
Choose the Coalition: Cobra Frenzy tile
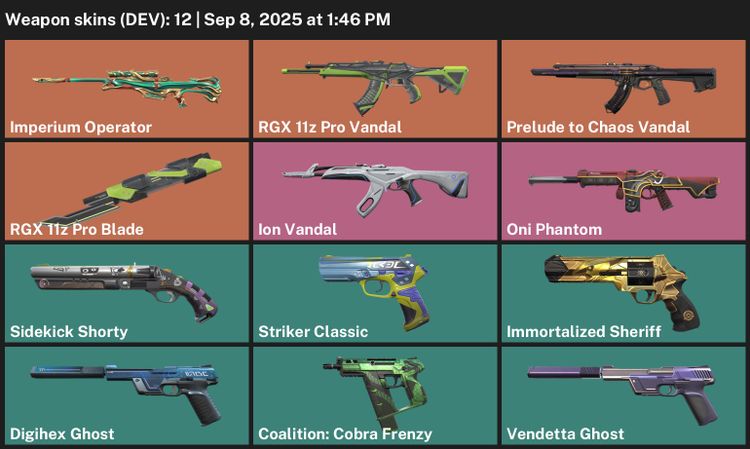click(x=374, y=395)
